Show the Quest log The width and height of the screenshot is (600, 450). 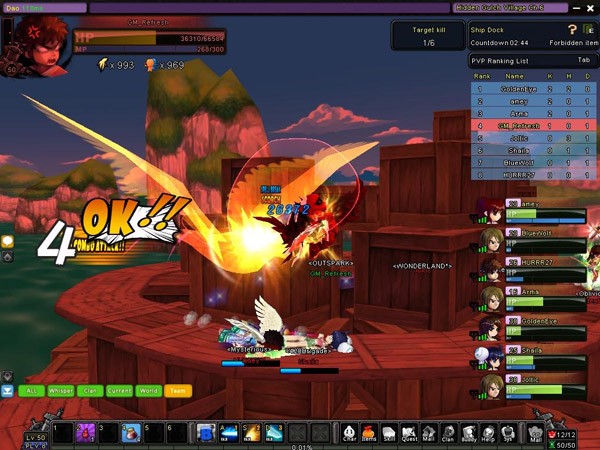click(409, 432)
